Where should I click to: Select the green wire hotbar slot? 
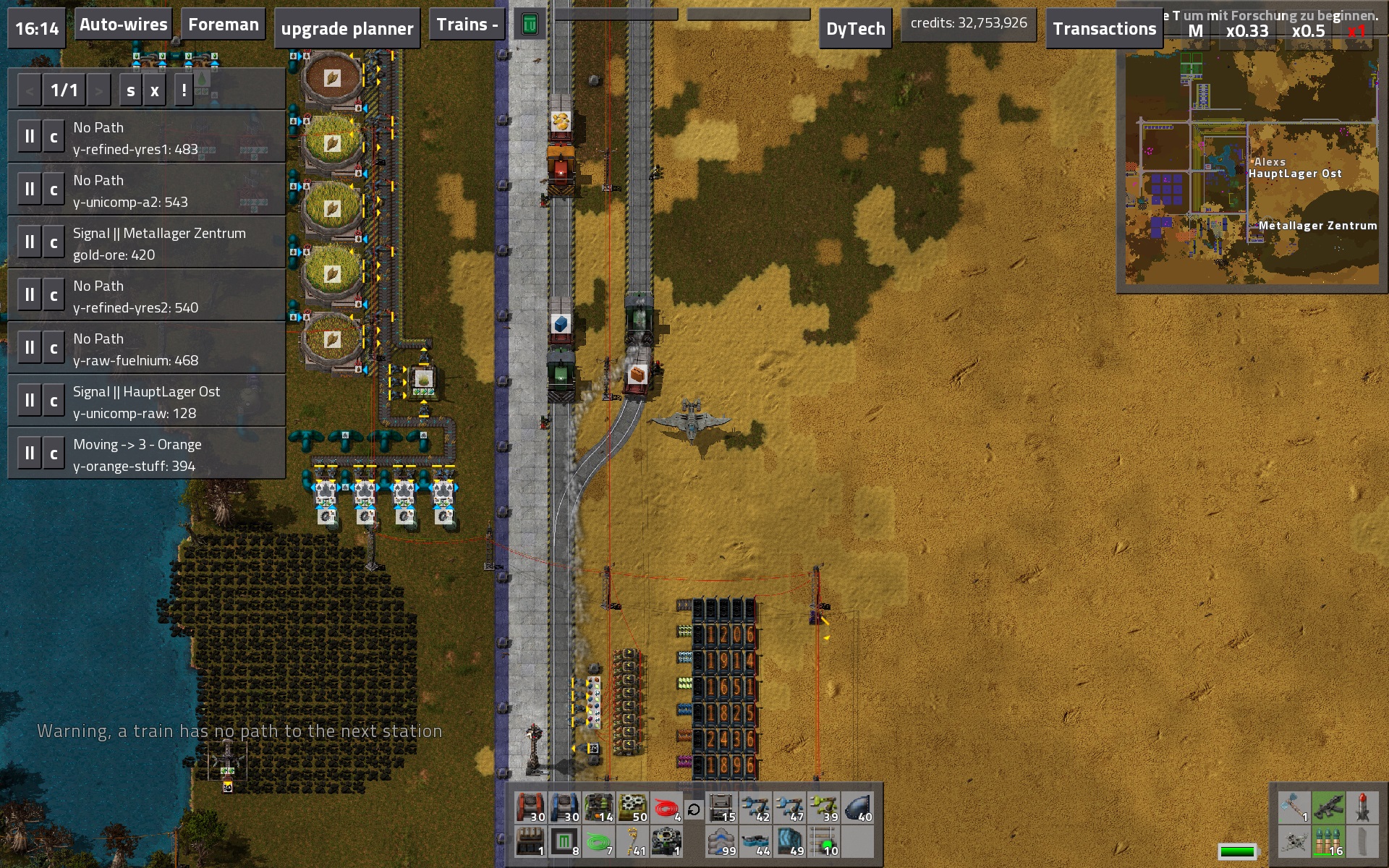(x=598, y=842)
